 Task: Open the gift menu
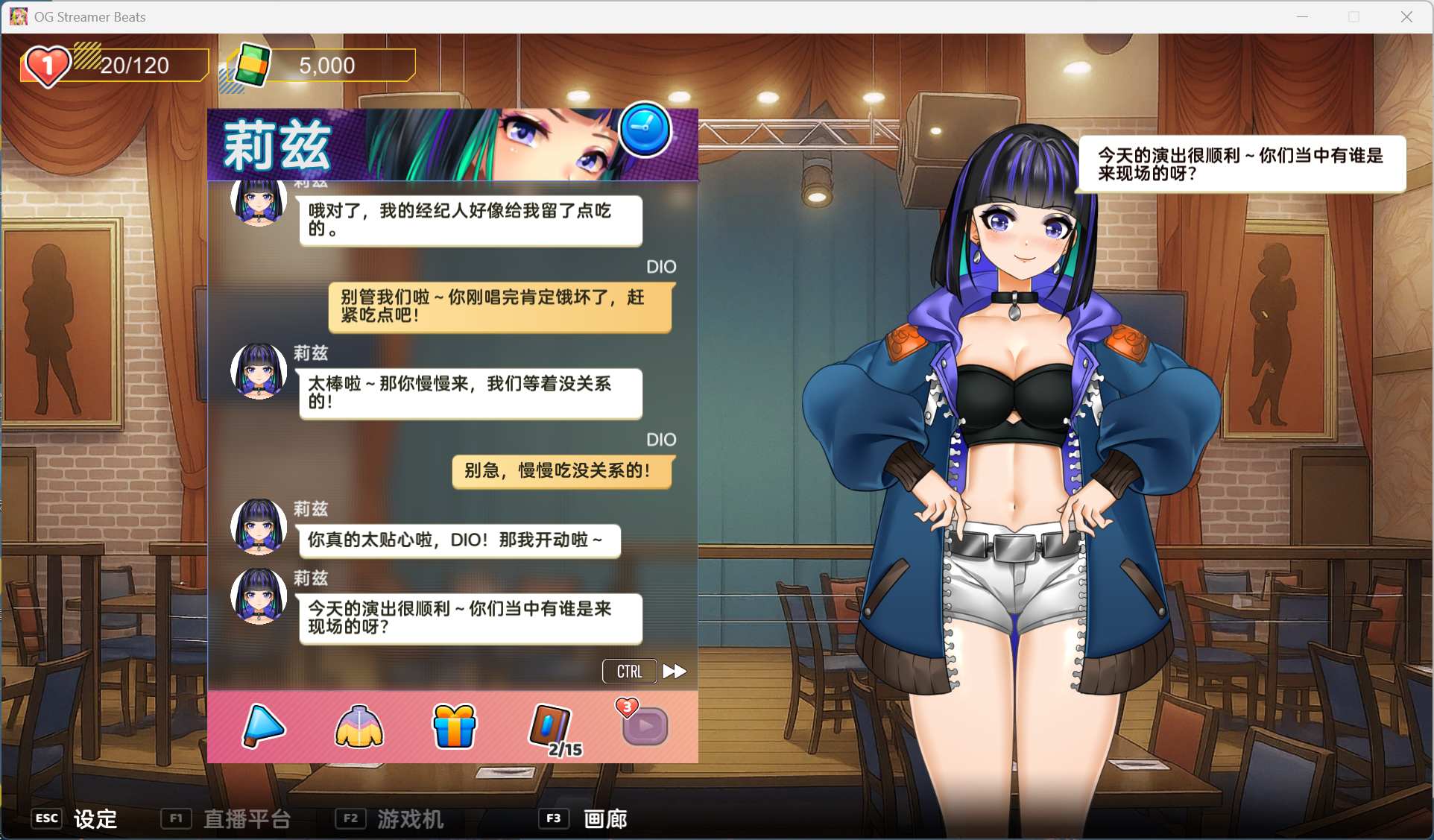(453, 727)
